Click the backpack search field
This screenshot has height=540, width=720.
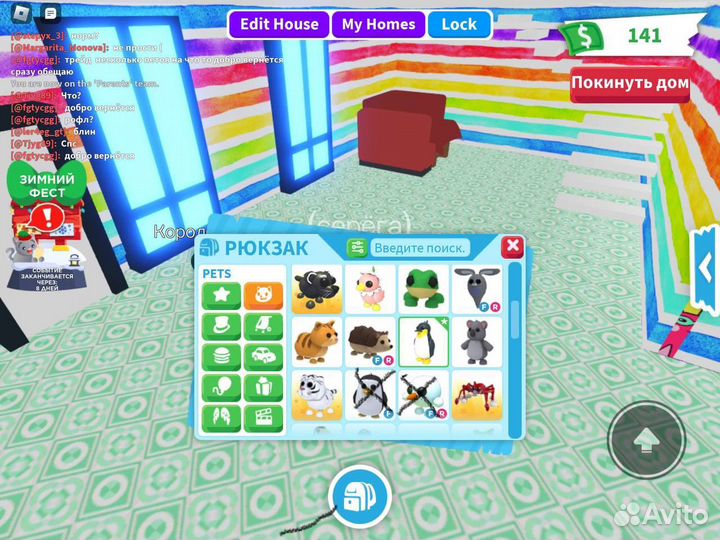tap(420, 248)
